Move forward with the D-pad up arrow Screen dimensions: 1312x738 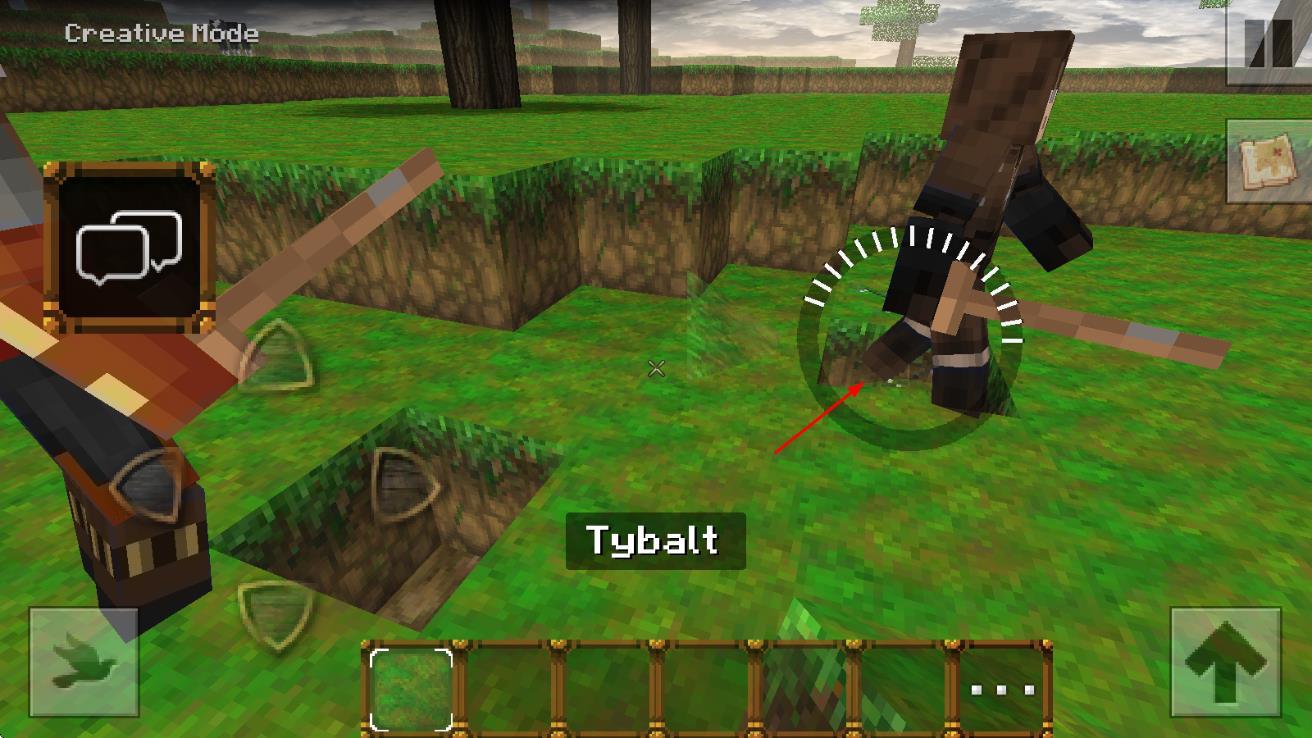(x=274, y=354)
